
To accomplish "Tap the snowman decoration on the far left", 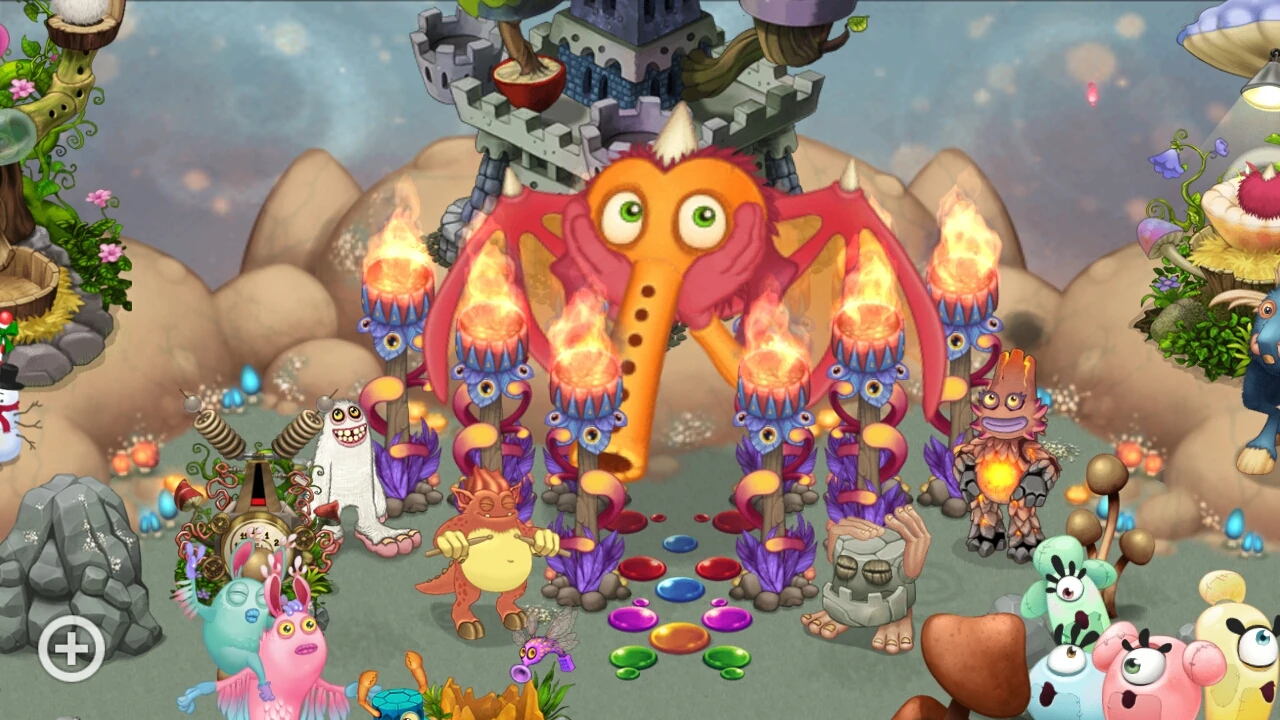I will 12,420.
